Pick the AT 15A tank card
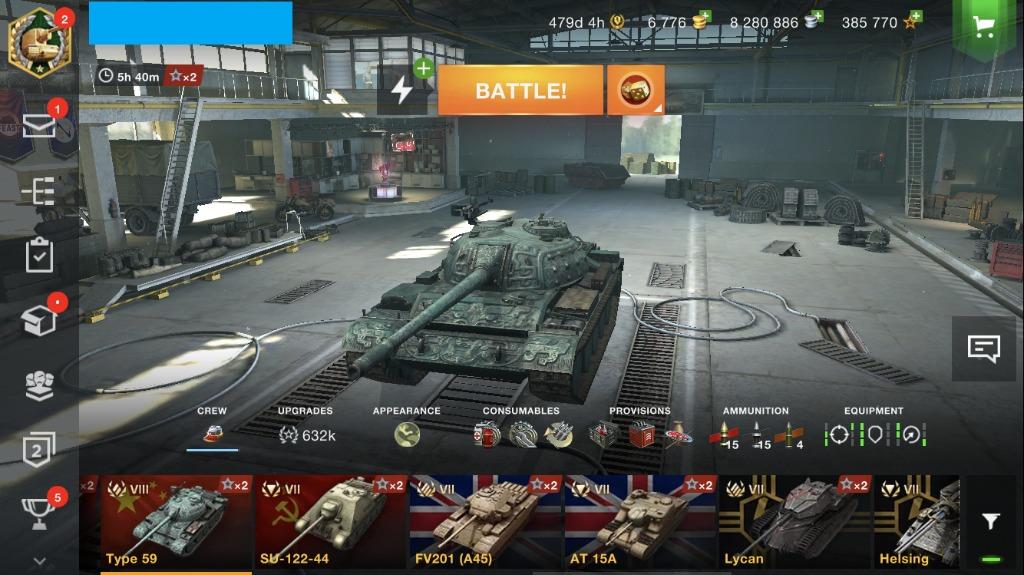 641,522
